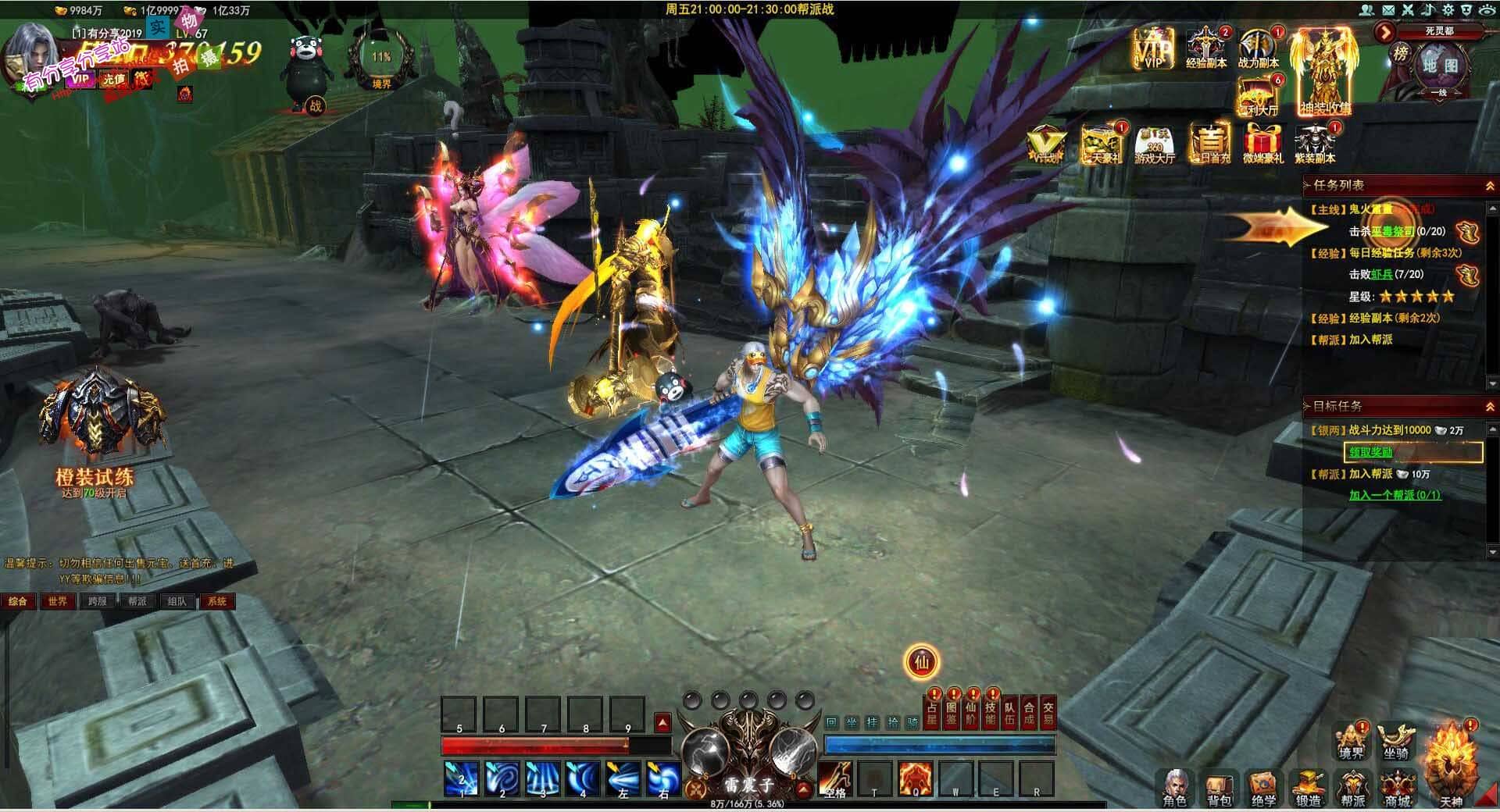The image size is (1500, 812).
Task: Open the mail envelope icon
Action: coord(1387,9)
